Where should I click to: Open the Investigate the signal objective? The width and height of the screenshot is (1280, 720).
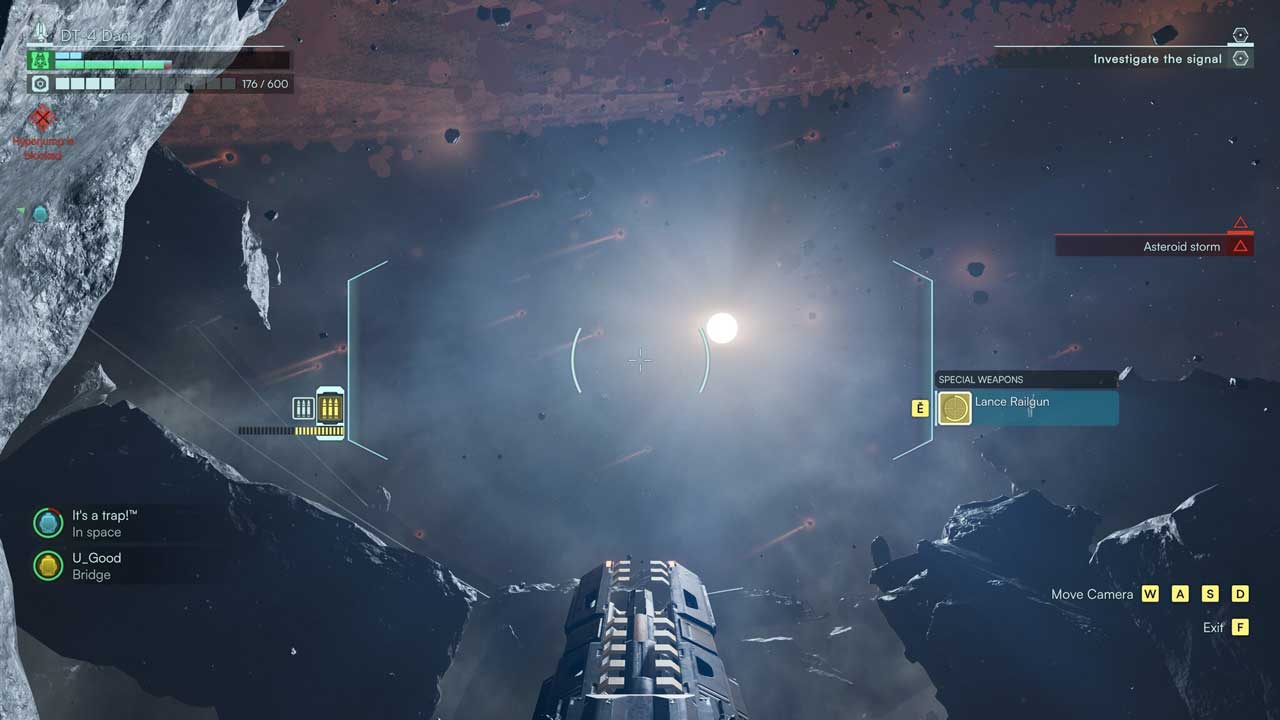pos(1157,59)
